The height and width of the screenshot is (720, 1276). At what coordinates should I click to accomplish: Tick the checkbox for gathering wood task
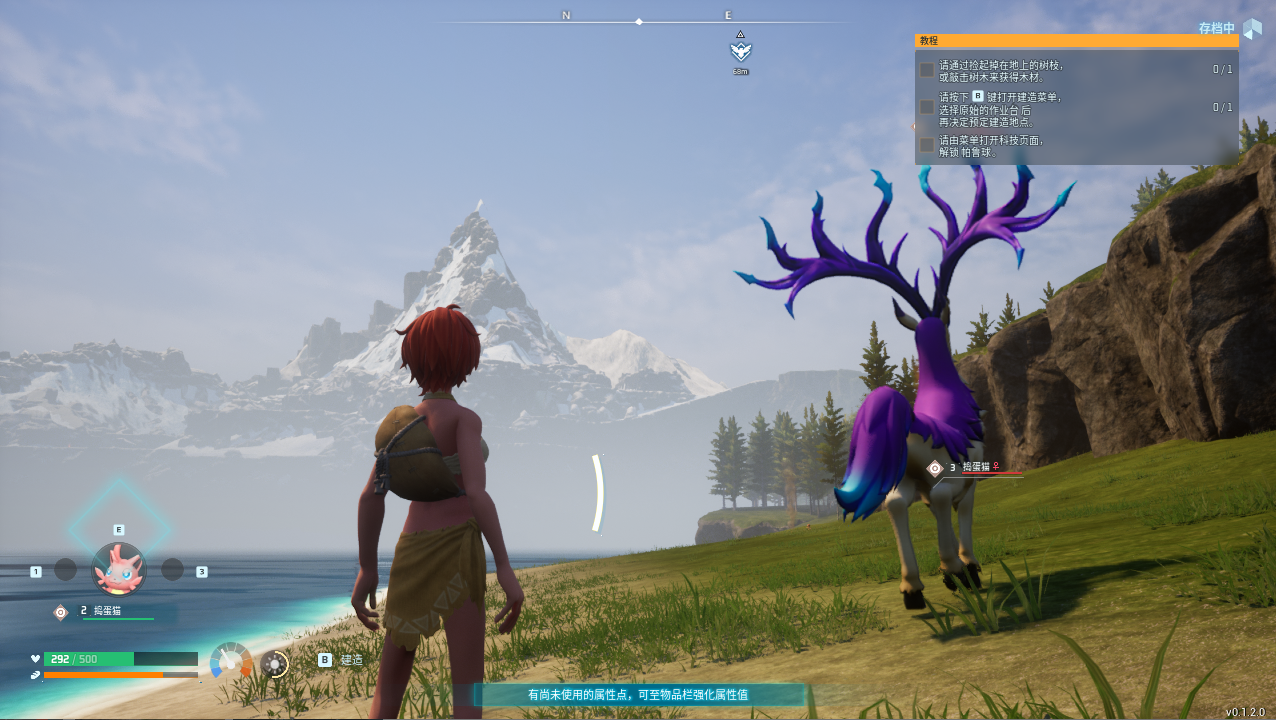pyautogui.click(x=927, y=70)
